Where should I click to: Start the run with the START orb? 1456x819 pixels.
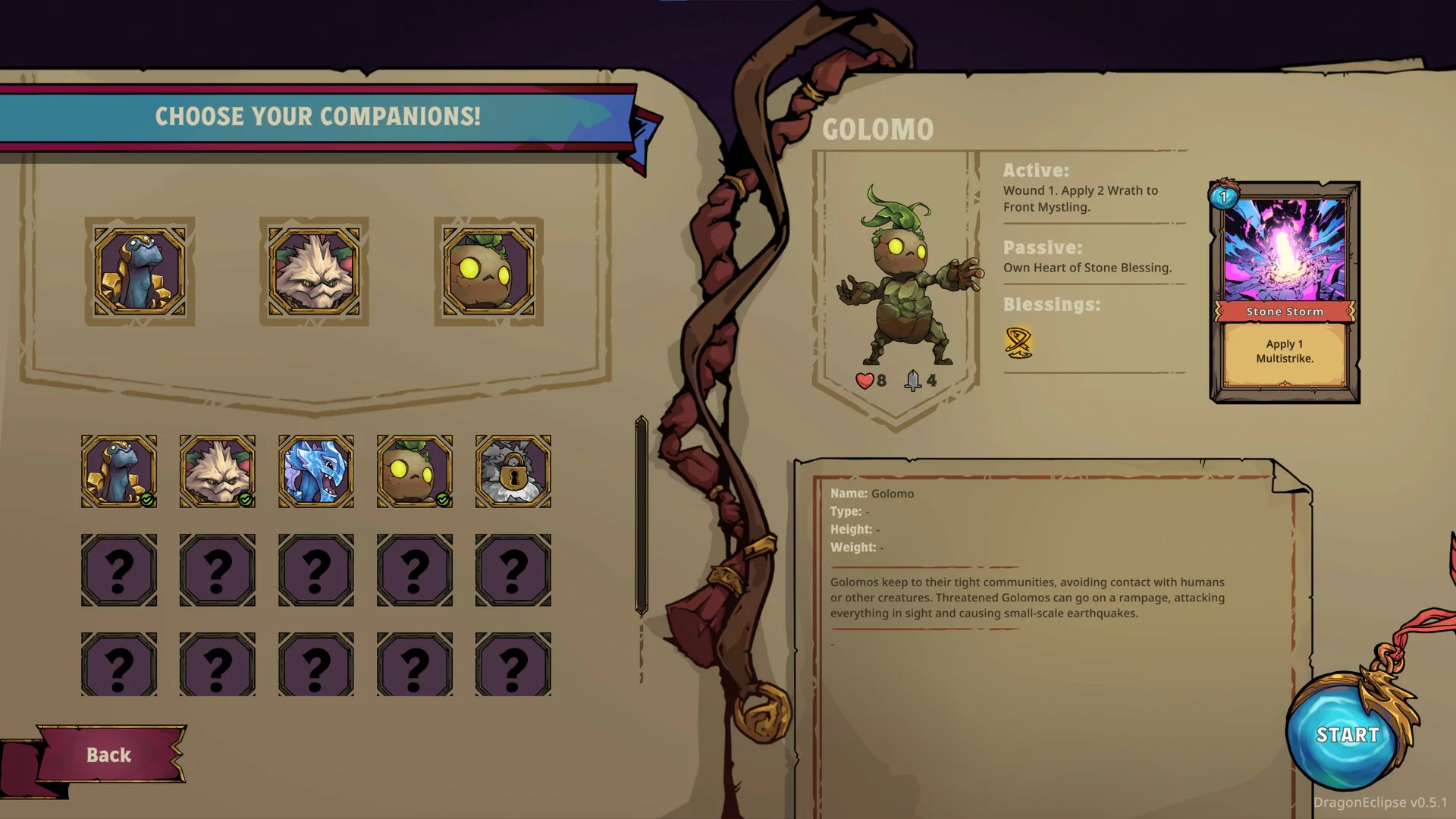1346,733
